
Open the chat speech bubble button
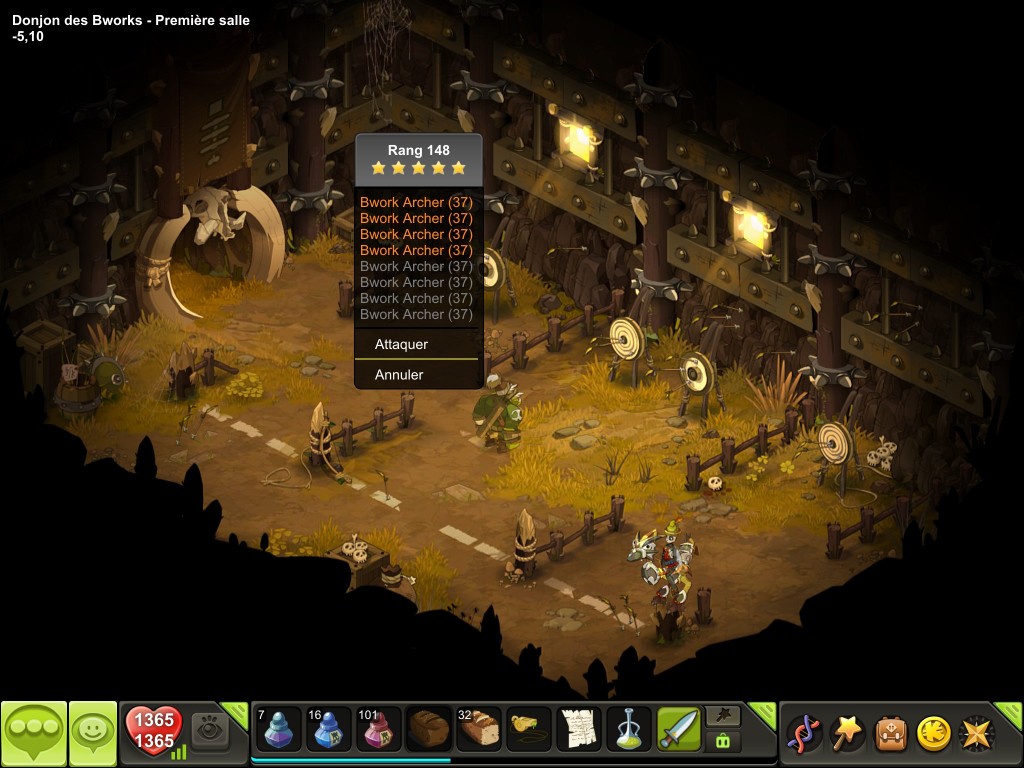click(x=33, y=733)
